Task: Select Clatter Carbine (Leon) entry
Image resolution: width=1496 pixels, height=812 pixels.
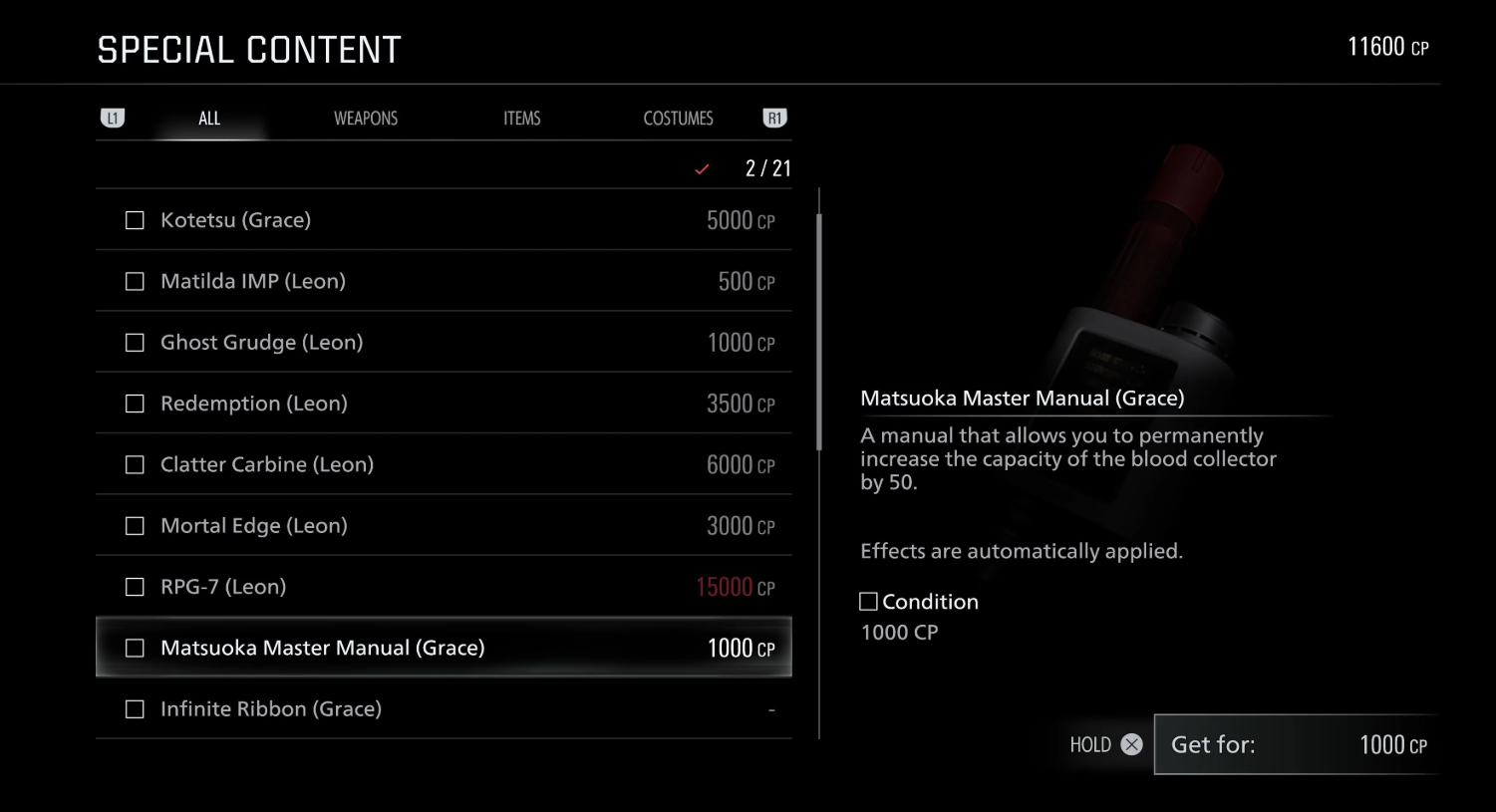Action: click(x=444, y=464)
